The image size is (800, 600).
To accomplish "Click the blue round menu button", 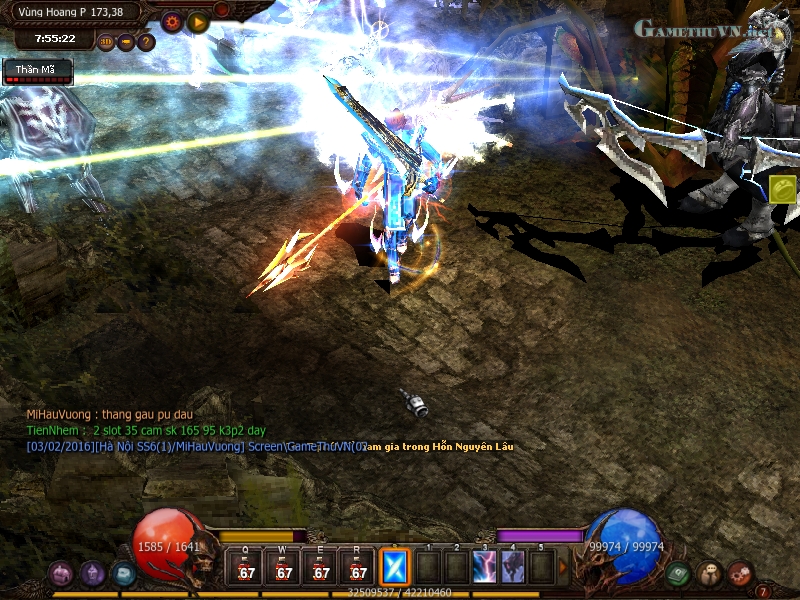I will (x=123, y=574).
